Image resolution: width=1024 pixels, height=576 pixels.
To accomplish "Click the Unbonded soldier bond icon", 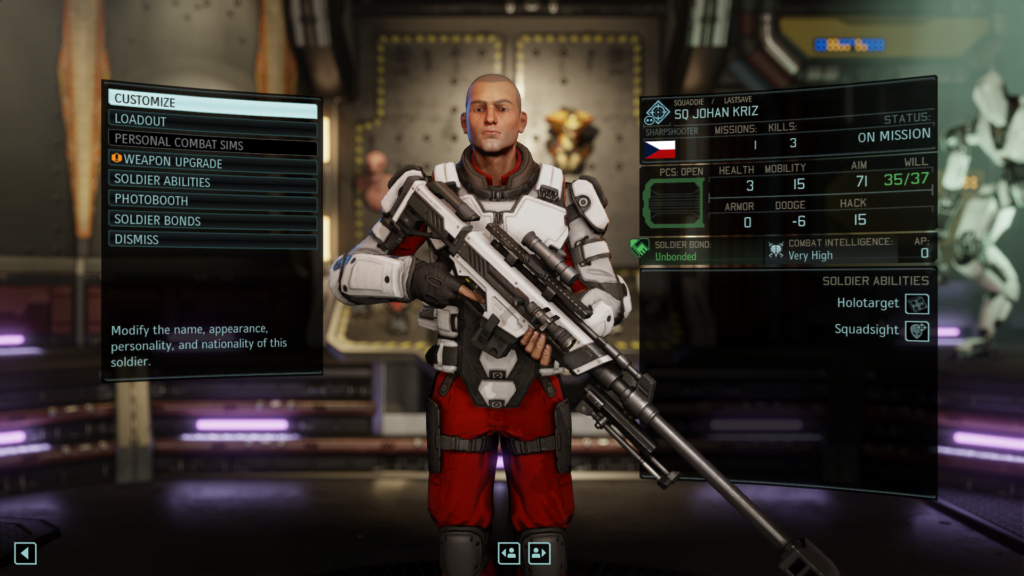I will 641,248.
